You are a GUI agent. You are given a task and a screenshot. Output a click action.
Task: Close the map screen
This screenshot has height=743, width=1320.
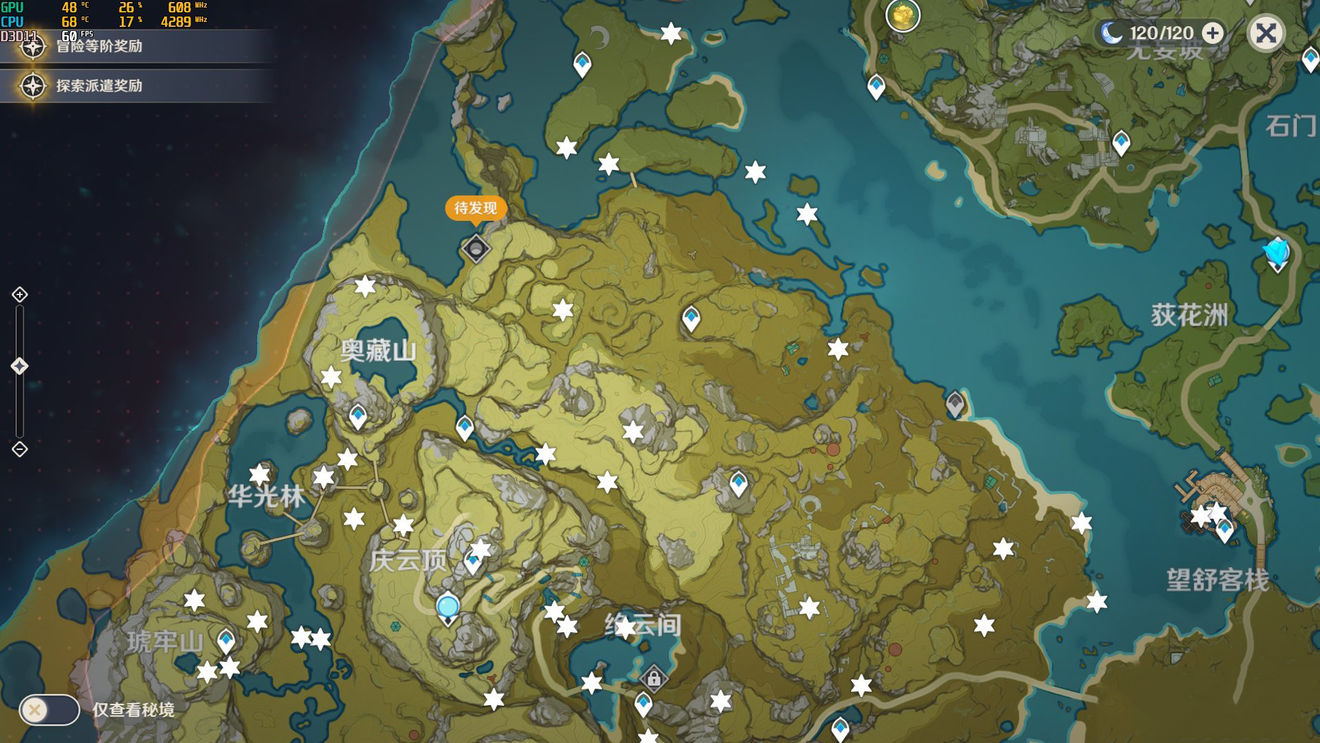tap(1266, 33)
